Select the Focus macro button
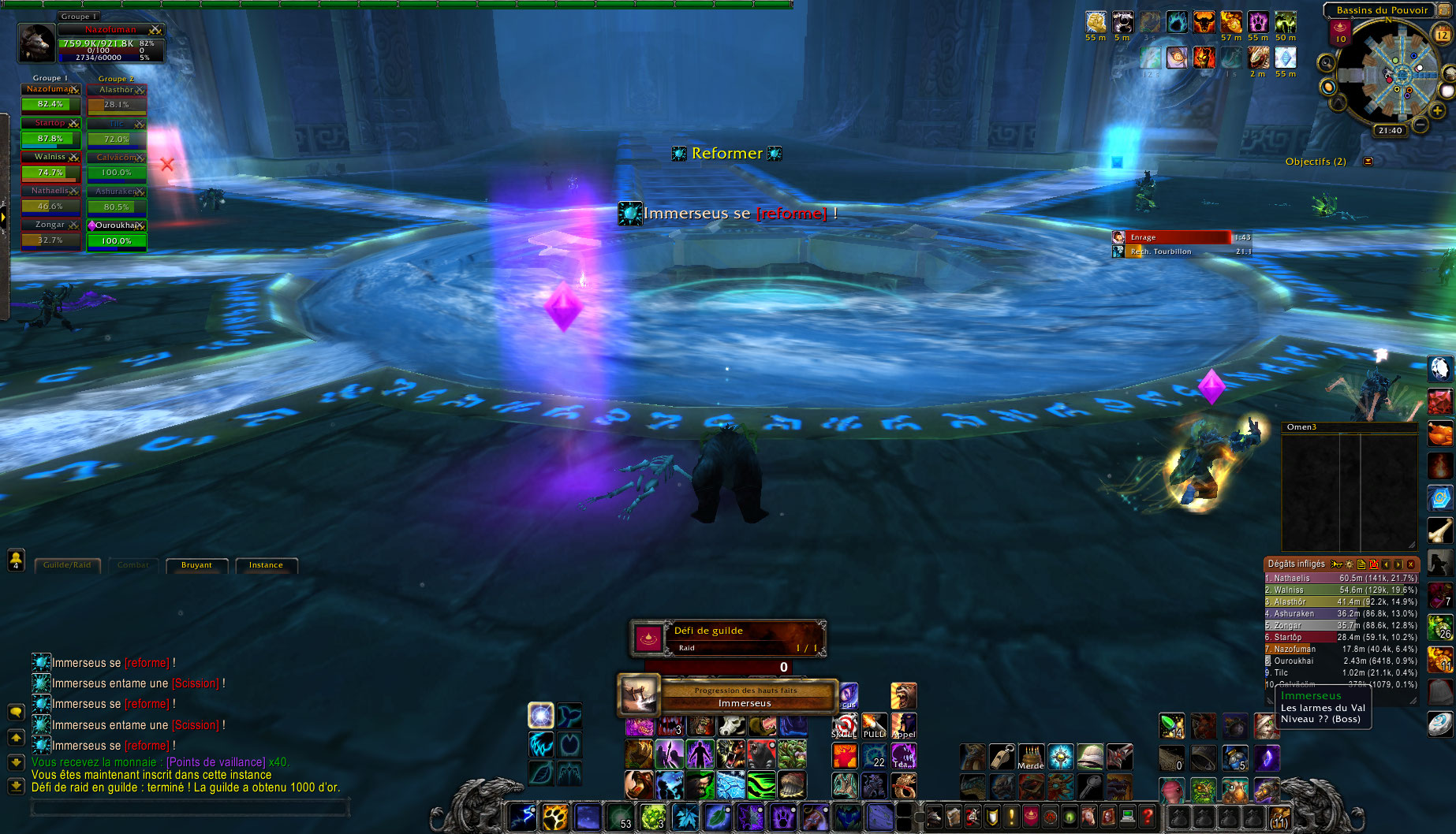 coord(850,697)
